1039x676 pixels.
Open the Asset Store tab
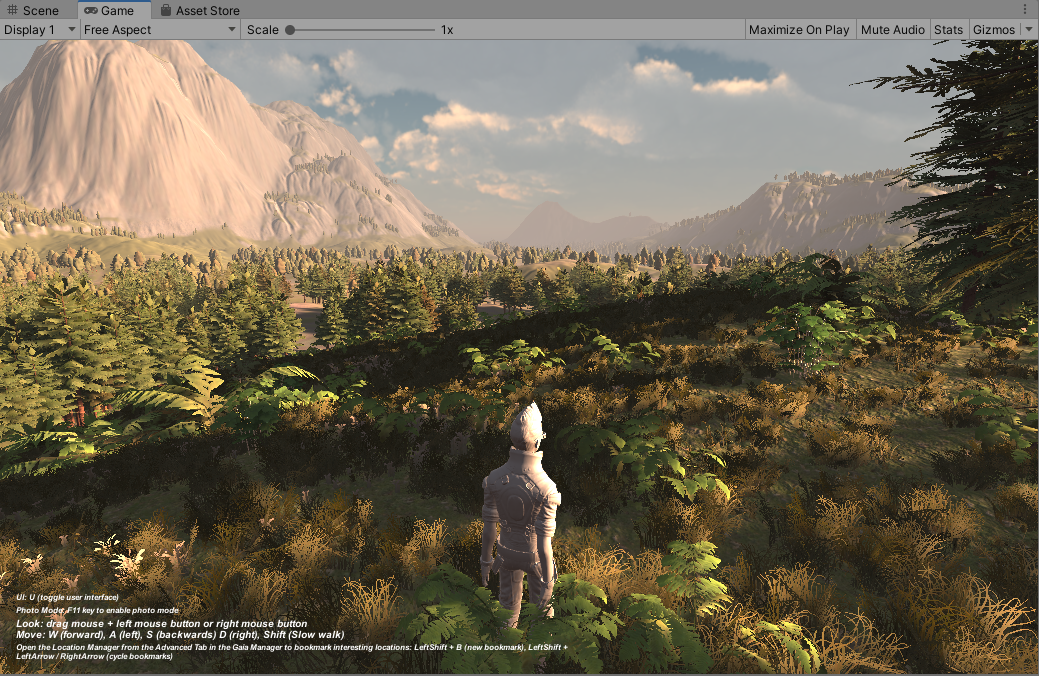(x=199, y=10)
